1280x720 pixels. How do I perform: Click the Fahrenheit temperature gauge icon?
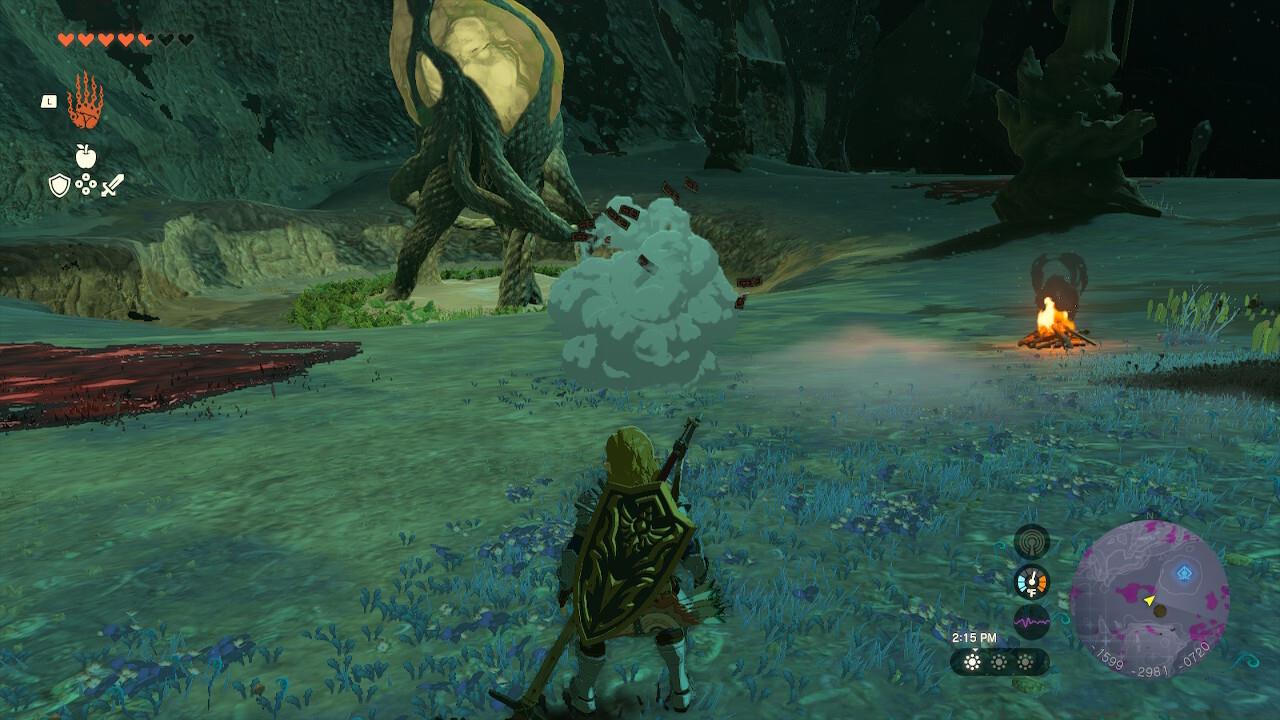point(1032,581)
